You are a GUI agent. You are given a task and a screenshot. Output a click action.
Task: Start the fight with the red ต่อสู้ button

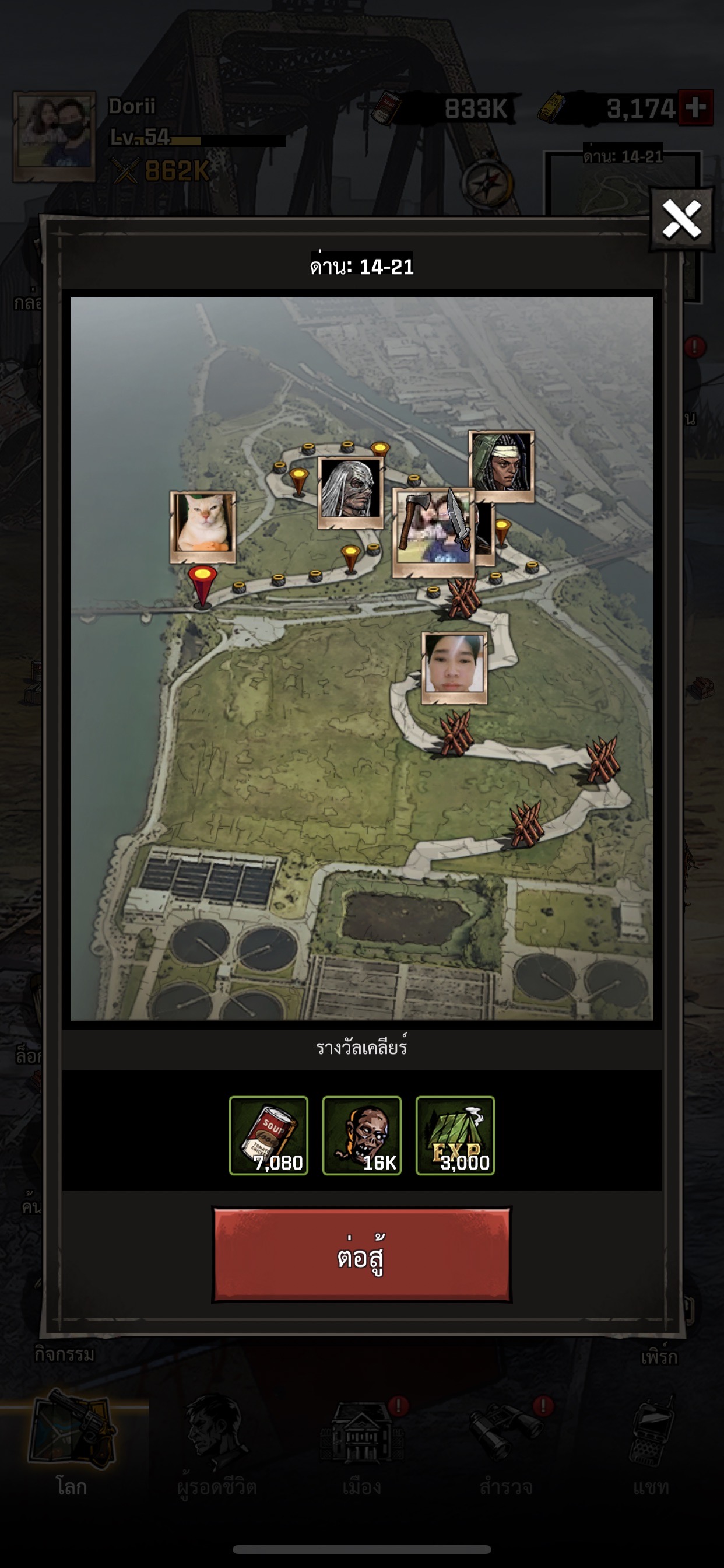[361, 1255]
